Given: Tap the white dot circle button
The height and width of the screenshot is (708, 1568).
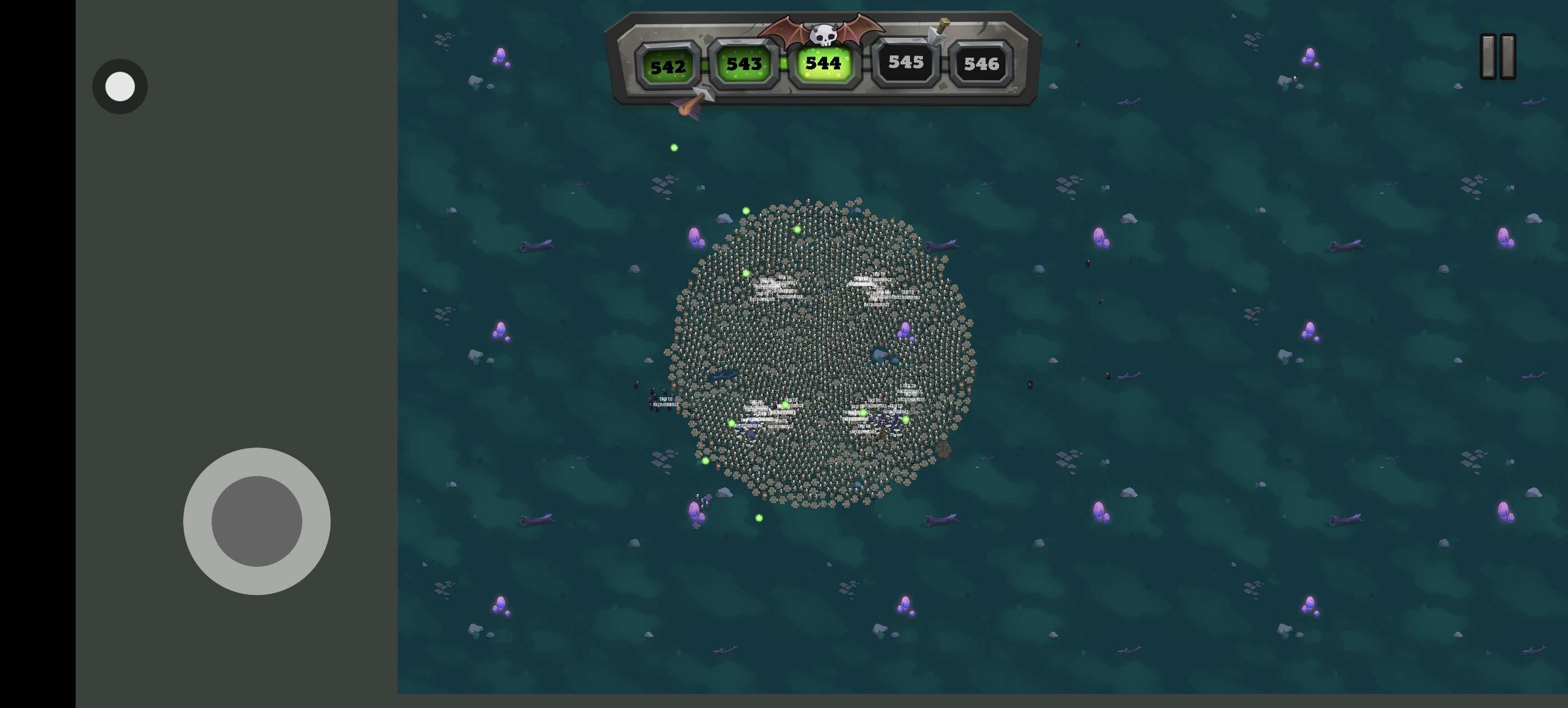Looking at the screenshot, I should (x=120, y=86).
